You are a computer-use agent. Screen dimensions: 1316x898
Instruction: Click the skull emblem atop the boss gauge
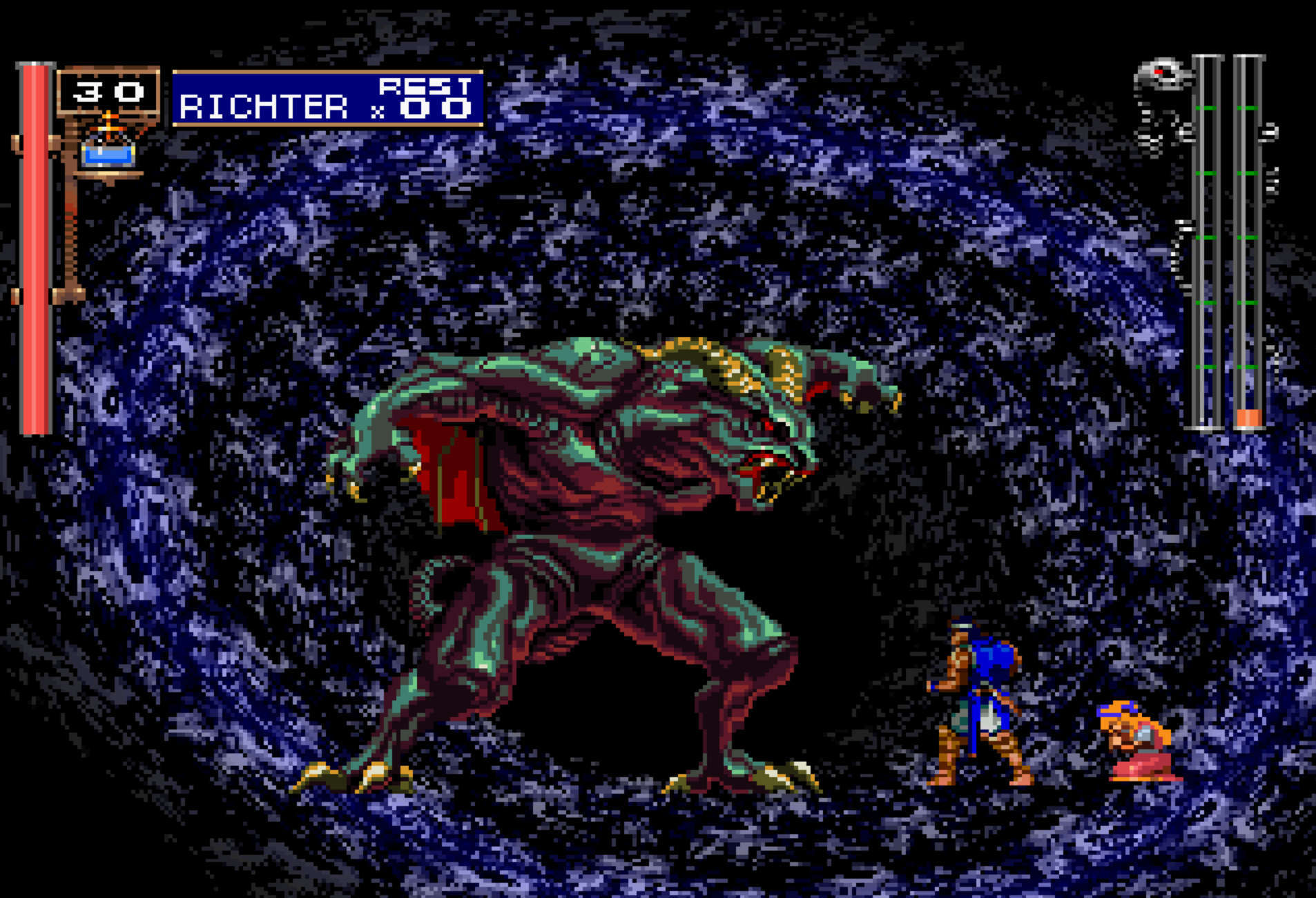pos(1163,75)
